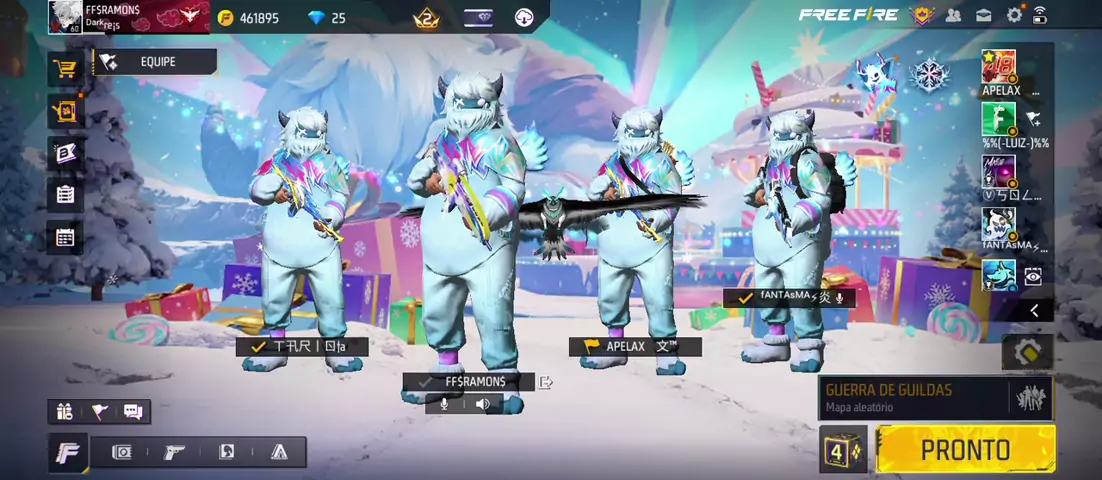Open the settings gear icon
Viewport: 1102px width, 480px height.
pos(1014,15)
